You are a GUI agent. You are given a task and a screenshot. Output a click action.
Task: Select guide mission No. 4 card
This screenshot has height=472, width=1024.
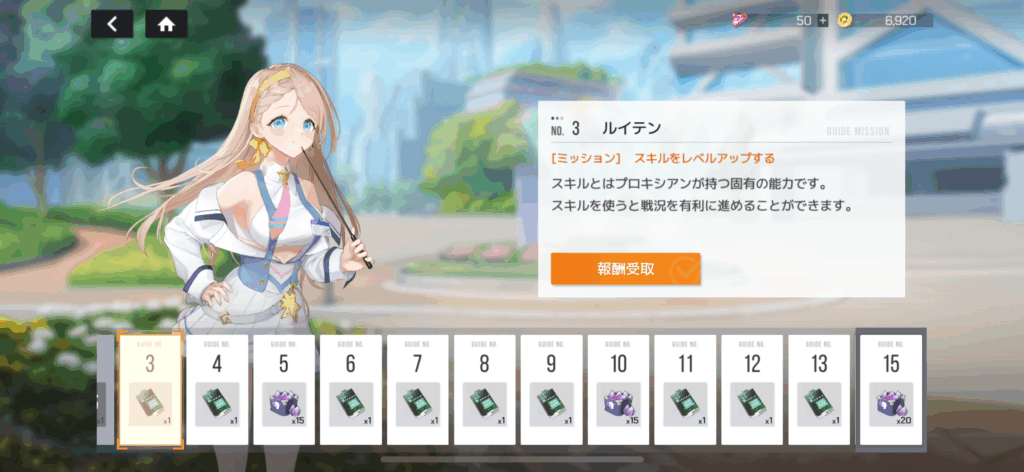pyautogui.click(x=217, y=388)
